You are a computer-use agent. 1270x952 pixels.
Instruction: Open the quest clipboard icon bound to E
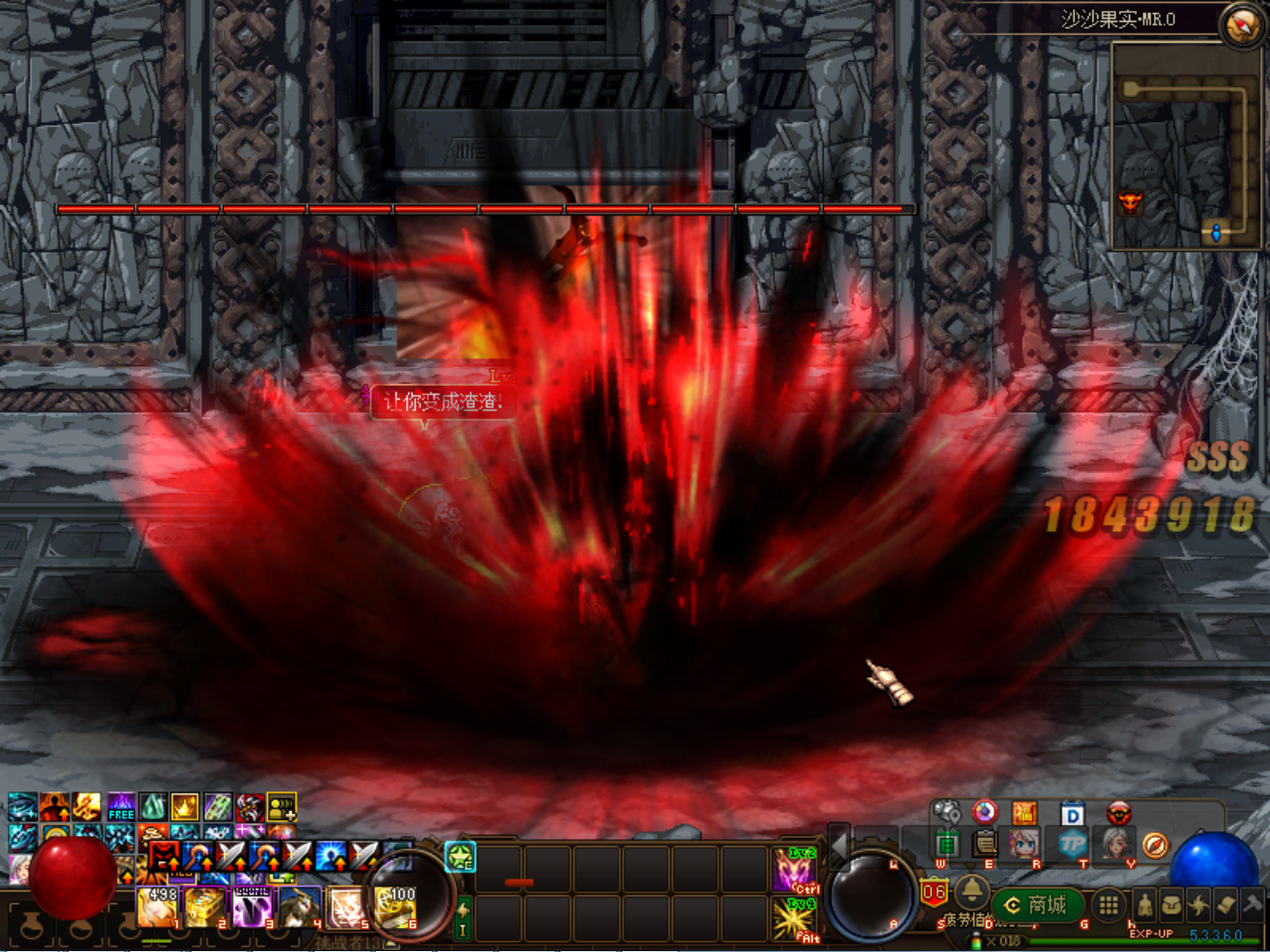[984, 844]
